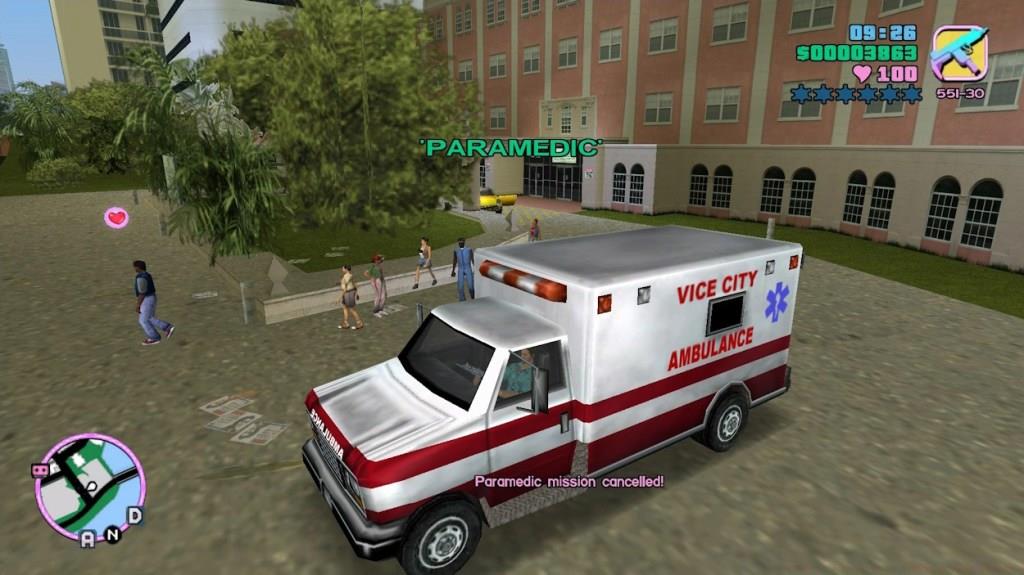Select the pink cassette save marker on radar
1024x575 pixels.
point(41,469)
